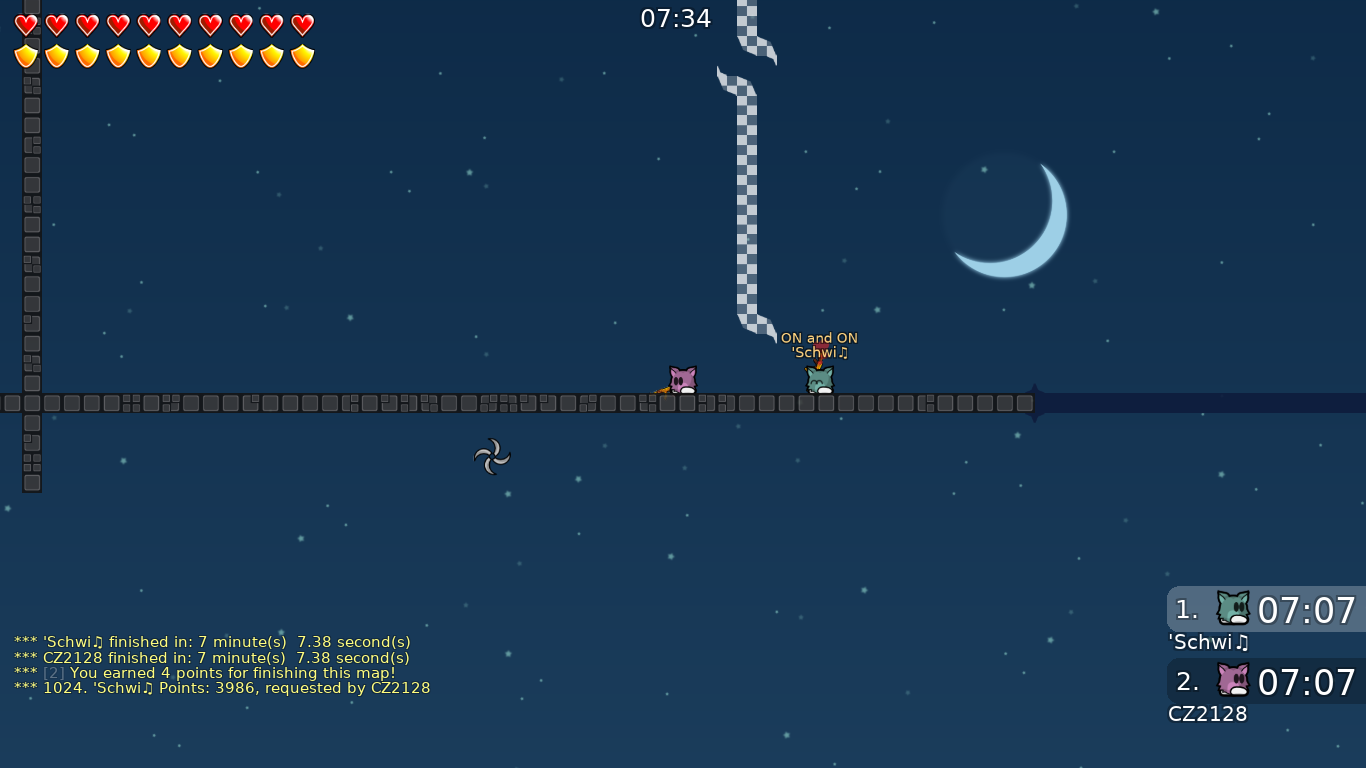Click the shuriken pickup below the platform

click(492, 458)
